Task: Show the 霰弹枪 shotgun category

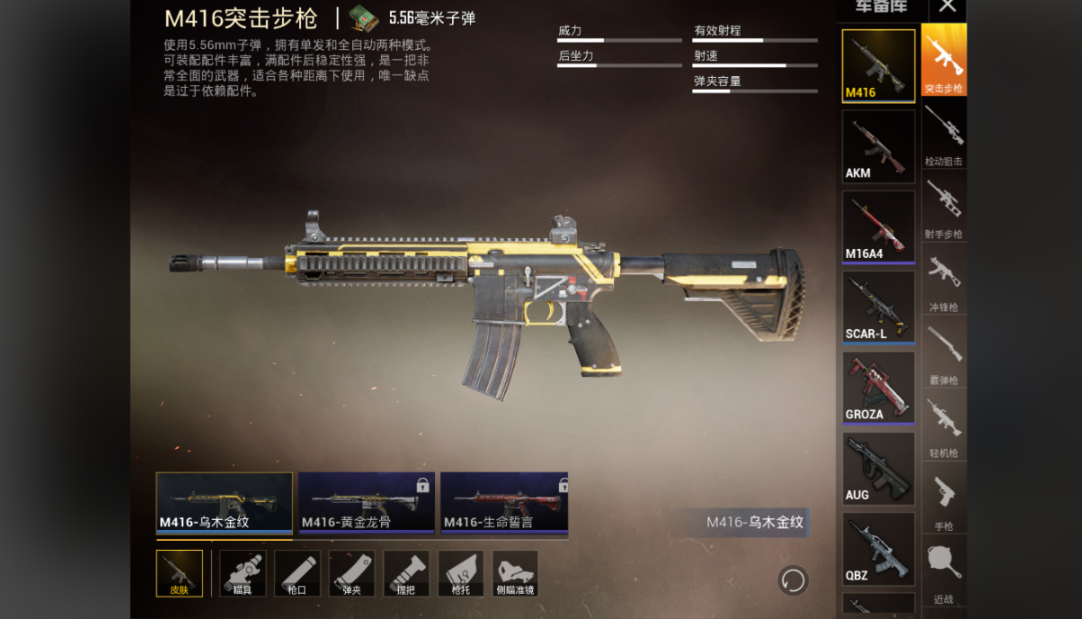Action: pyautogui.click(x=943, y=353)
